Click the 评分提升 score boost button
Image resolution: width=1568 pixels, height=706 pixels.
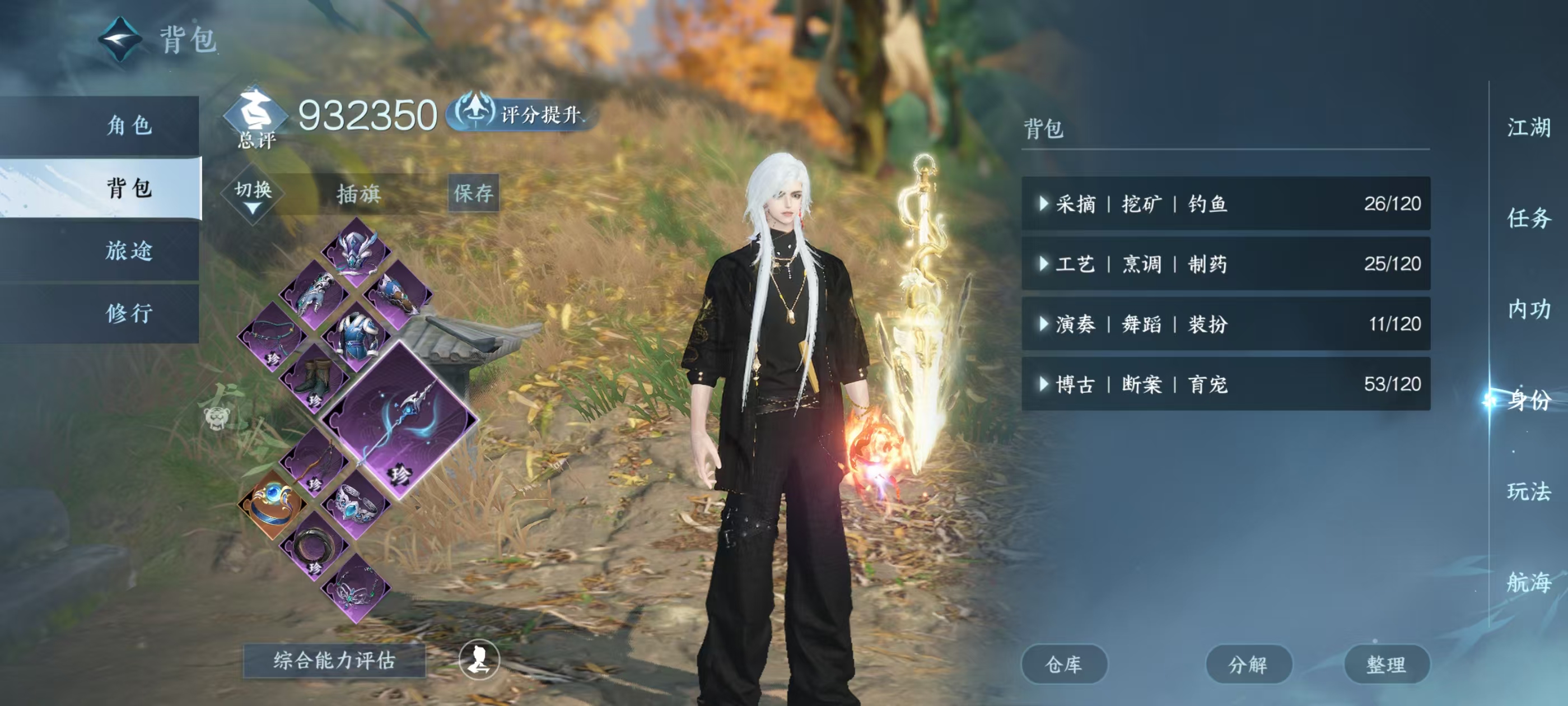(524, 114)
